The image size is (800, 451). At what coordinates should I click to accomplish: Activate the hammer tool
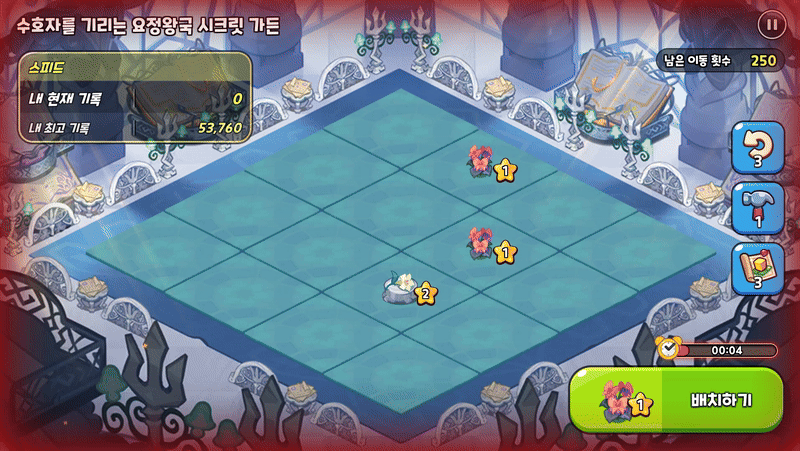tap(757, 208)
